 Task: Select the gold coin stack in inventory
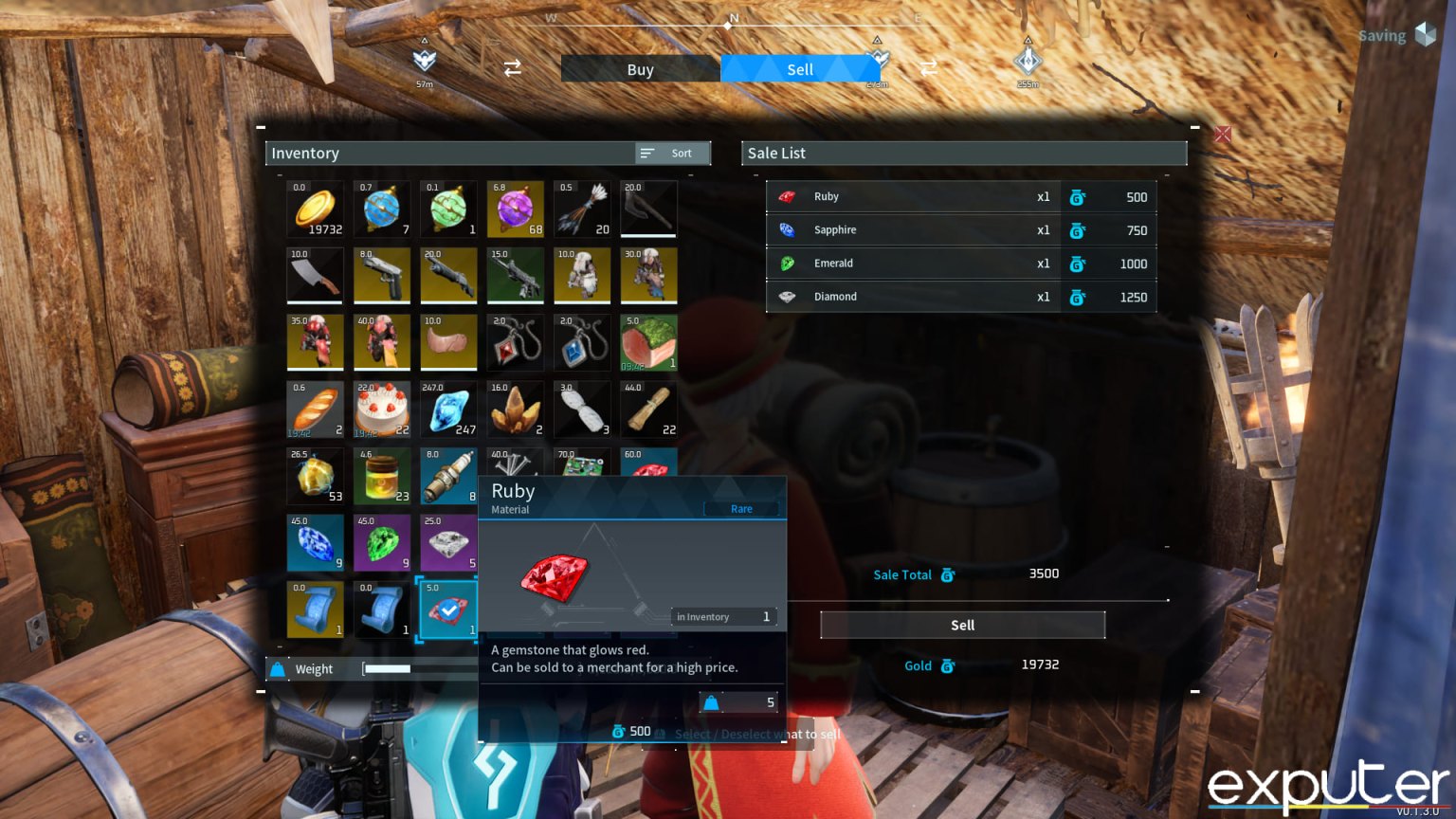315,209
